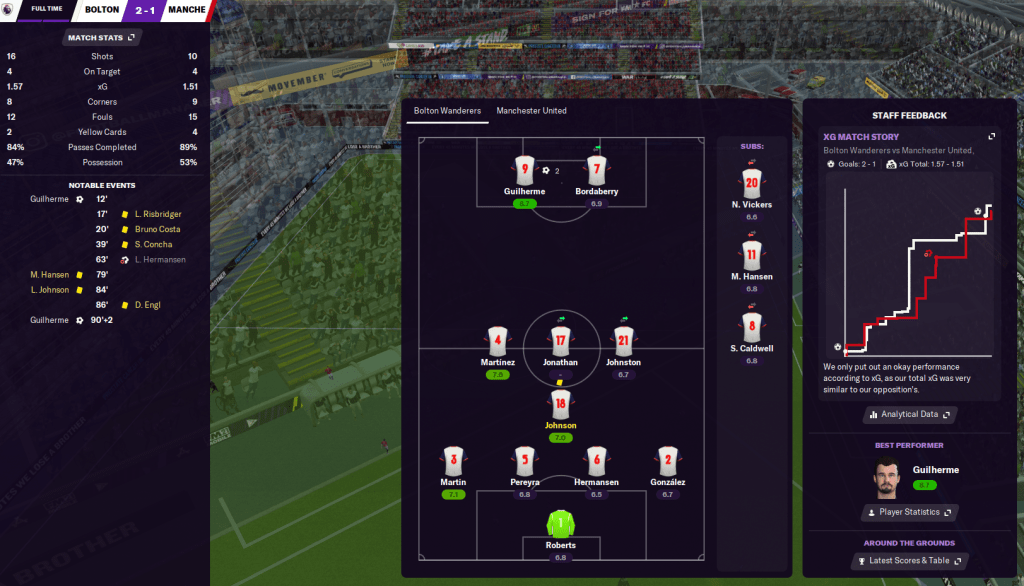Open Latest Scores & Table
This screenshot has height=586, width=1024.
(x=909, y=561)
